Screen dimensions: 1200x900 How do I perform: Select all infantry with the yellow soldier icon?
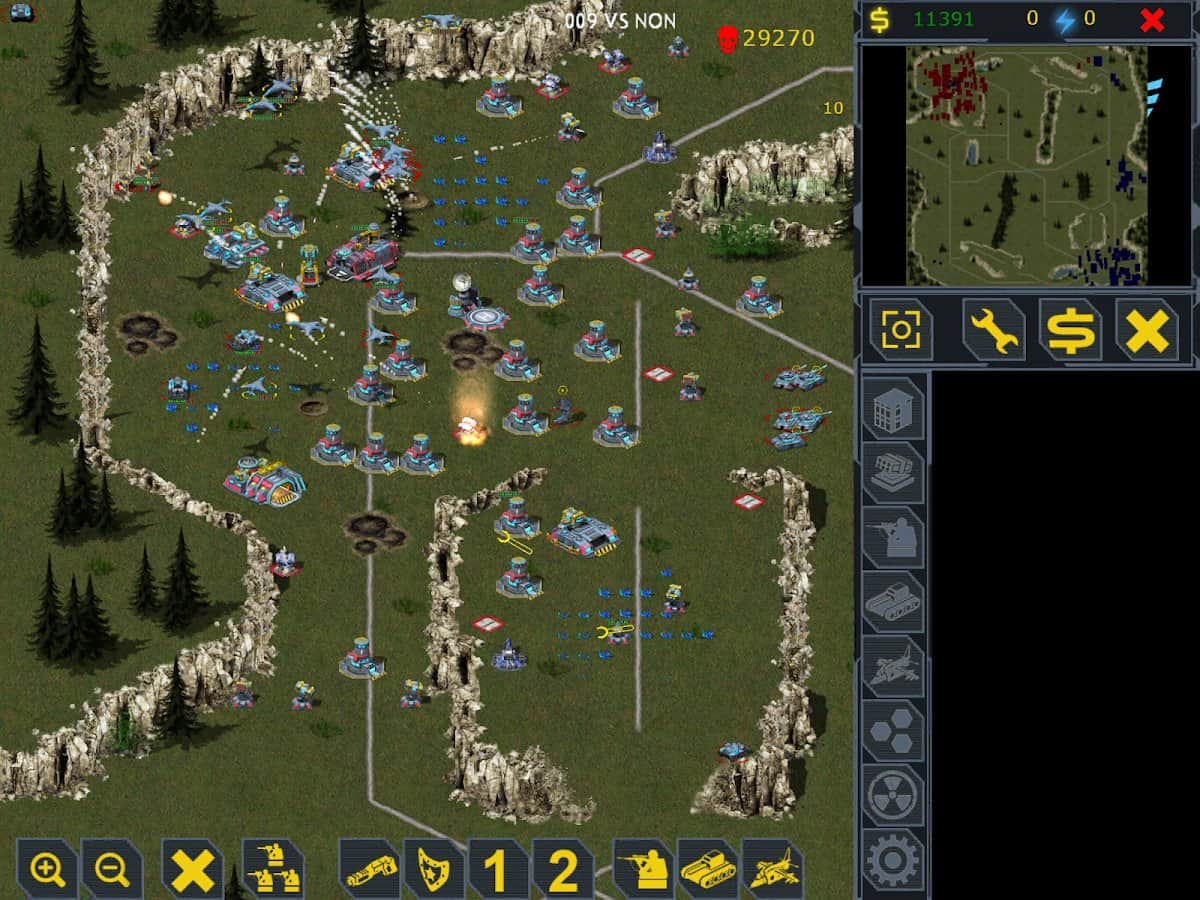[x=644, y=869]
